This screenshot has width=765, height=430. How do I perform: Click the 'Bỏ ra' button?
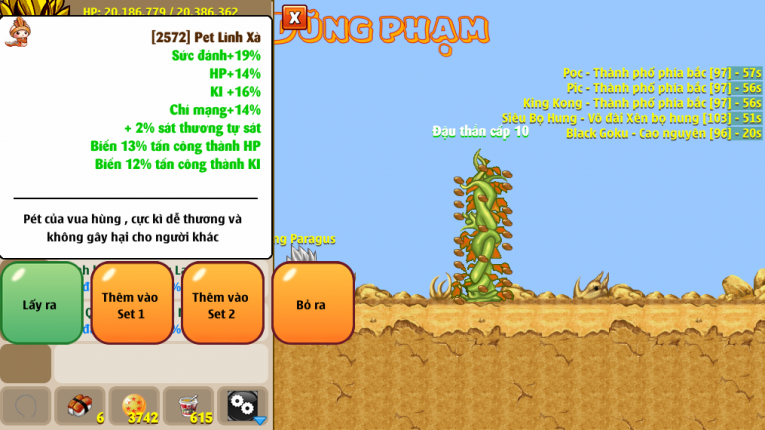pyautogui.click(x=312, y=303)
